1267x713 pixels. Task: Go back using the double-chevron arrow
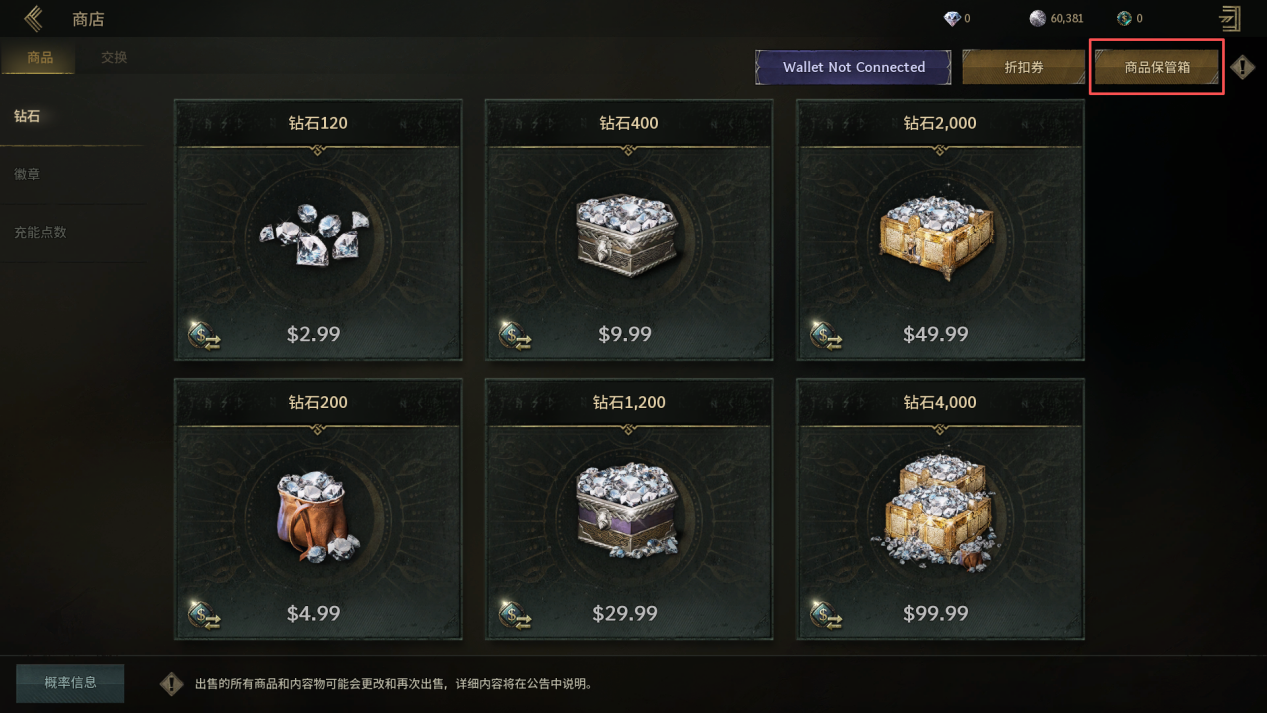[33, 18]
